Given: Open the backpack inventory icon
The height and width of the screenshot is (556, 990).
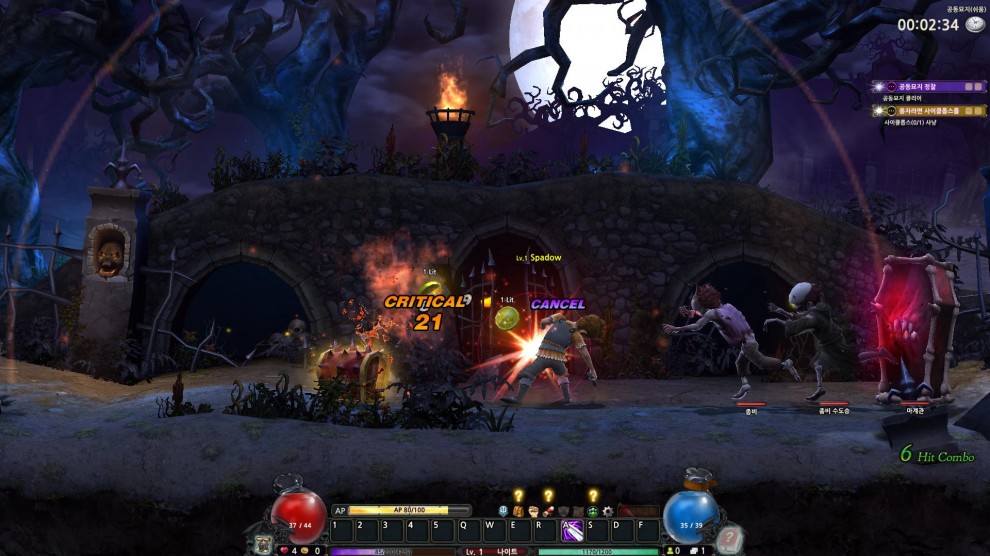Looking at the screenshot, I should click(x=518, y=511).
